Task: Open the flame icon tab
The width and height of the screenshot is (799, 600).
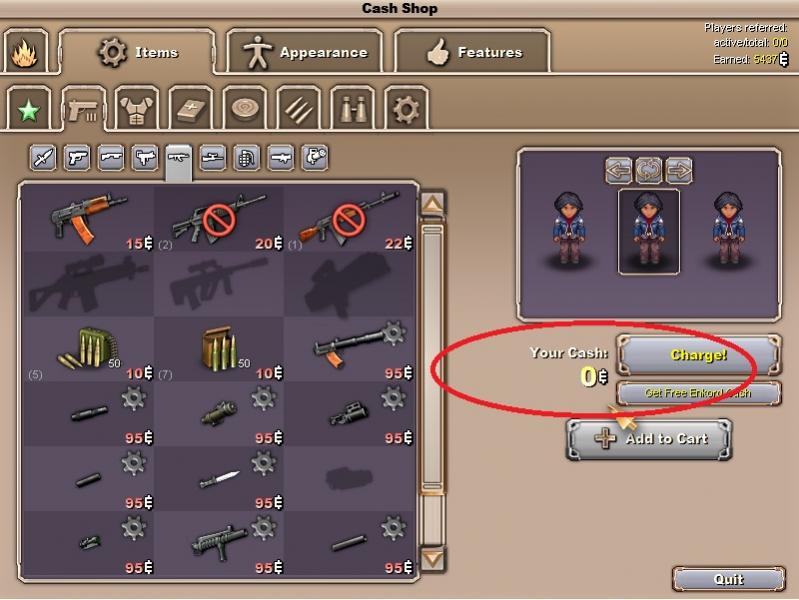Action: click(x=24, y=54)
